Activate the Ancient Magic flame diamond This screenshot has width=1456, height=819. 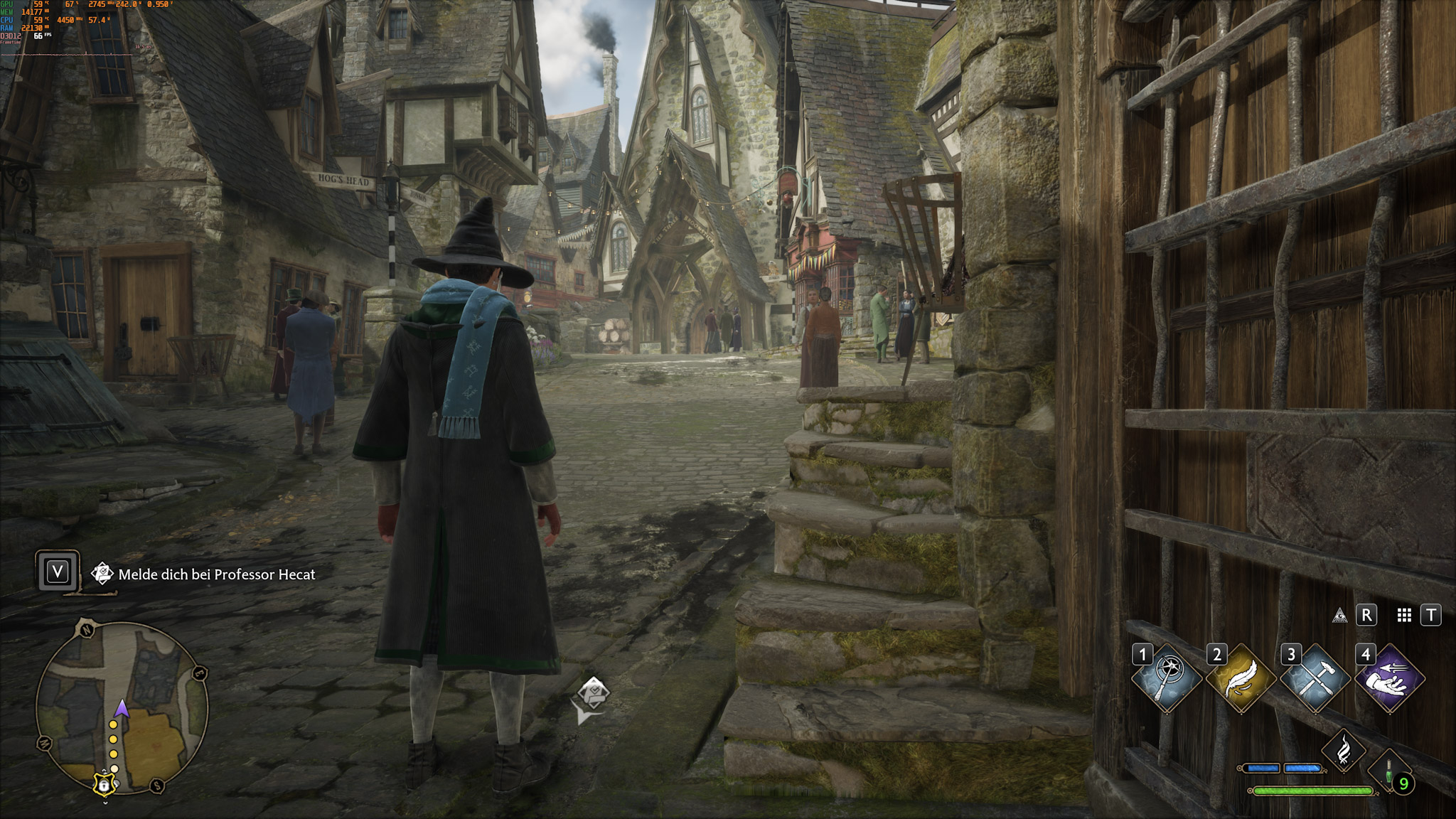[1344, 751]
